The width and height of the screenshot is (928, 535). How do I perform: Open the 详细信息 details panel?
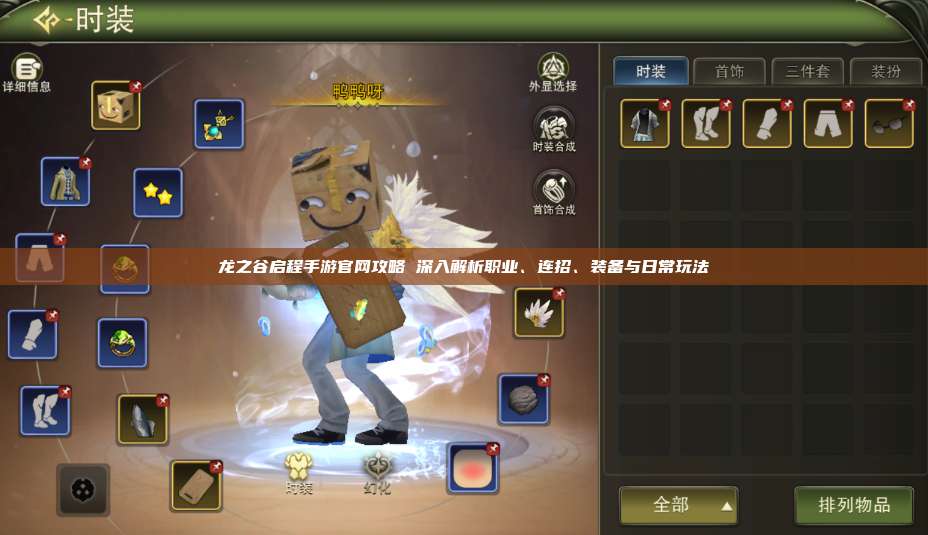pos(26,70)
